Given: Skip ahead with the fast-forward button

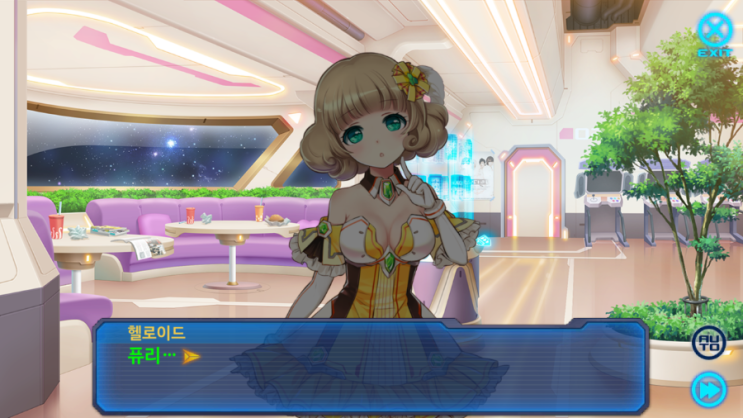Looking at the screenshot, I should (708, 389).
